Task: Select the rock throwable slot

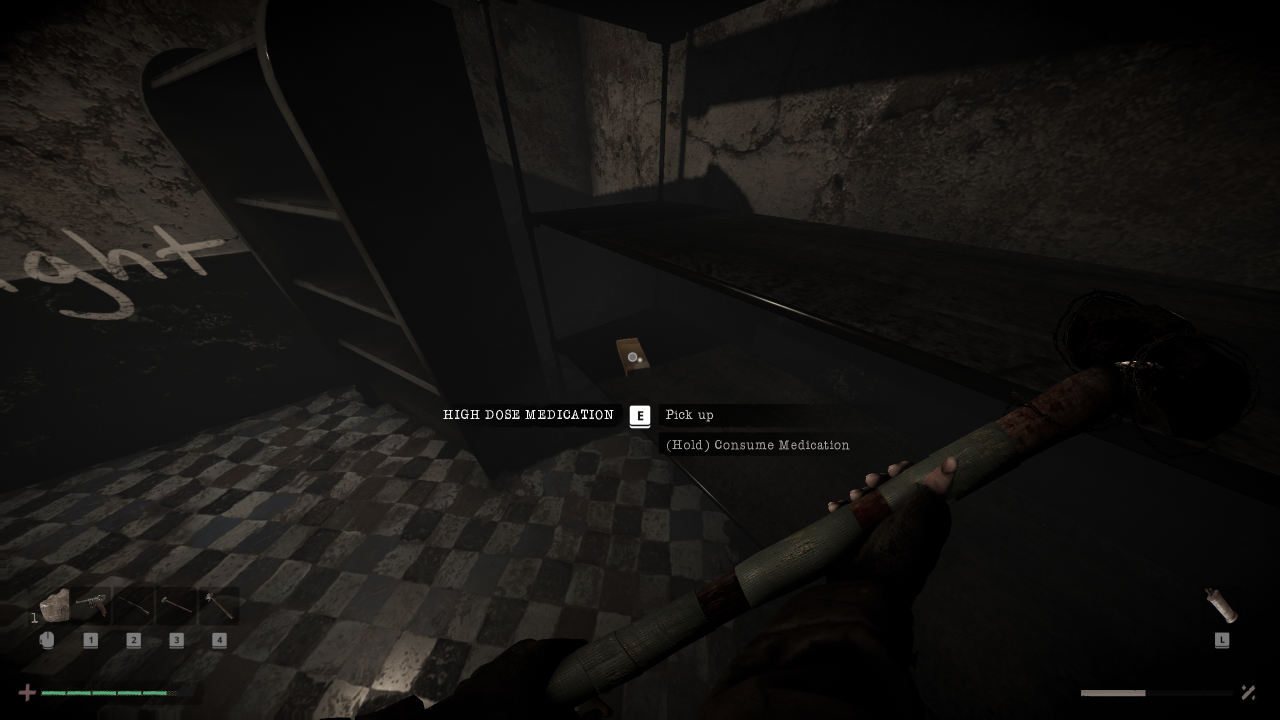Action: tap(54, 606)
